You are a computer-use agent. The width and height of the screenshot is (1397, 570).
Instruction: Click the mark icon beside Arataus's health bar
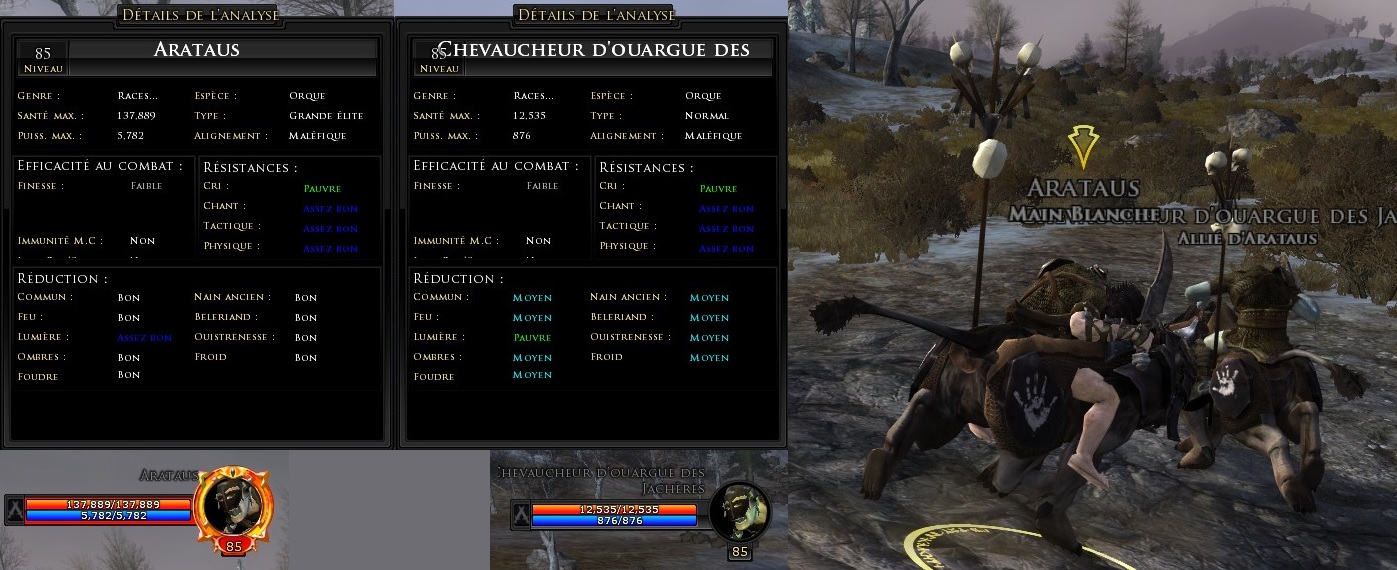point(14,509)
